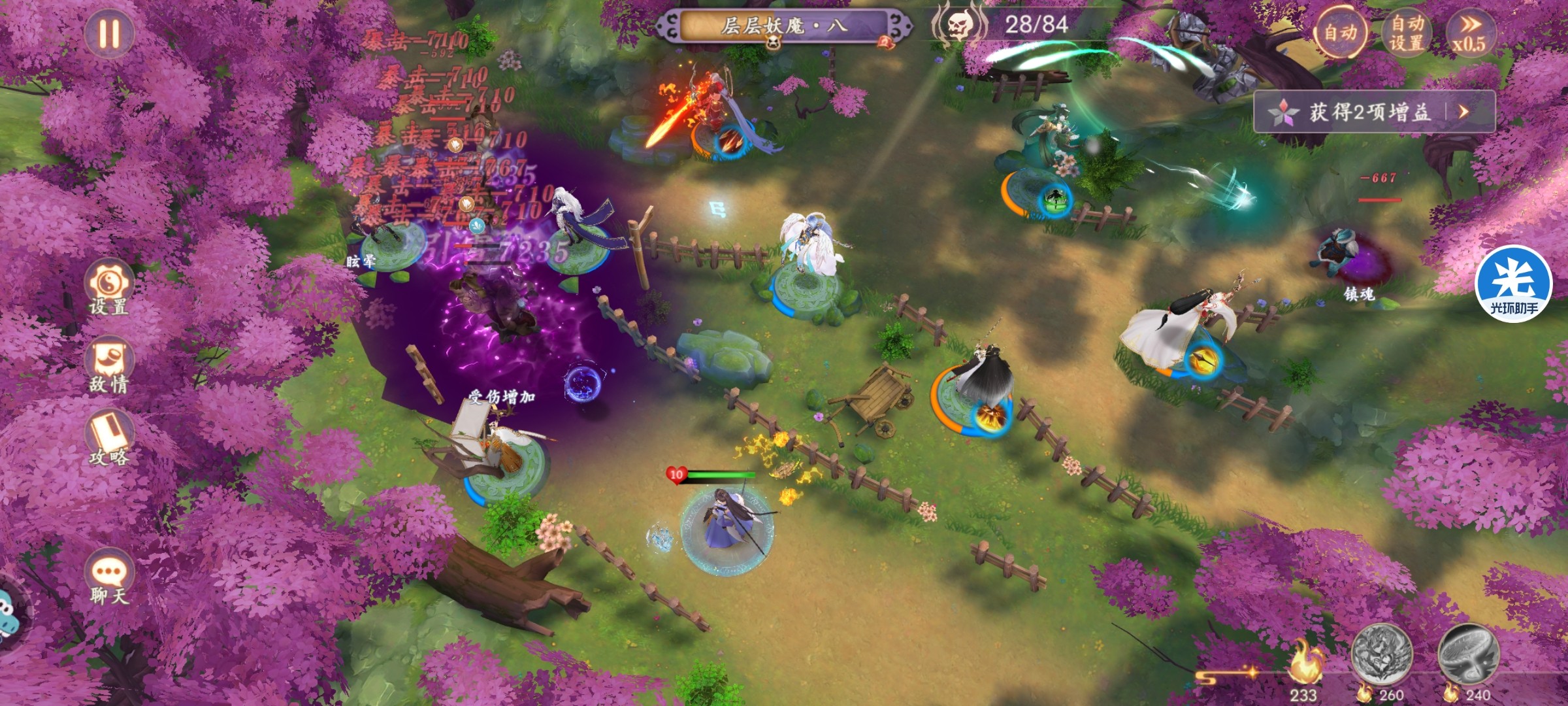Toggle the 自动 auto-battle button
1568x706 pixels.
[1340, 33]
